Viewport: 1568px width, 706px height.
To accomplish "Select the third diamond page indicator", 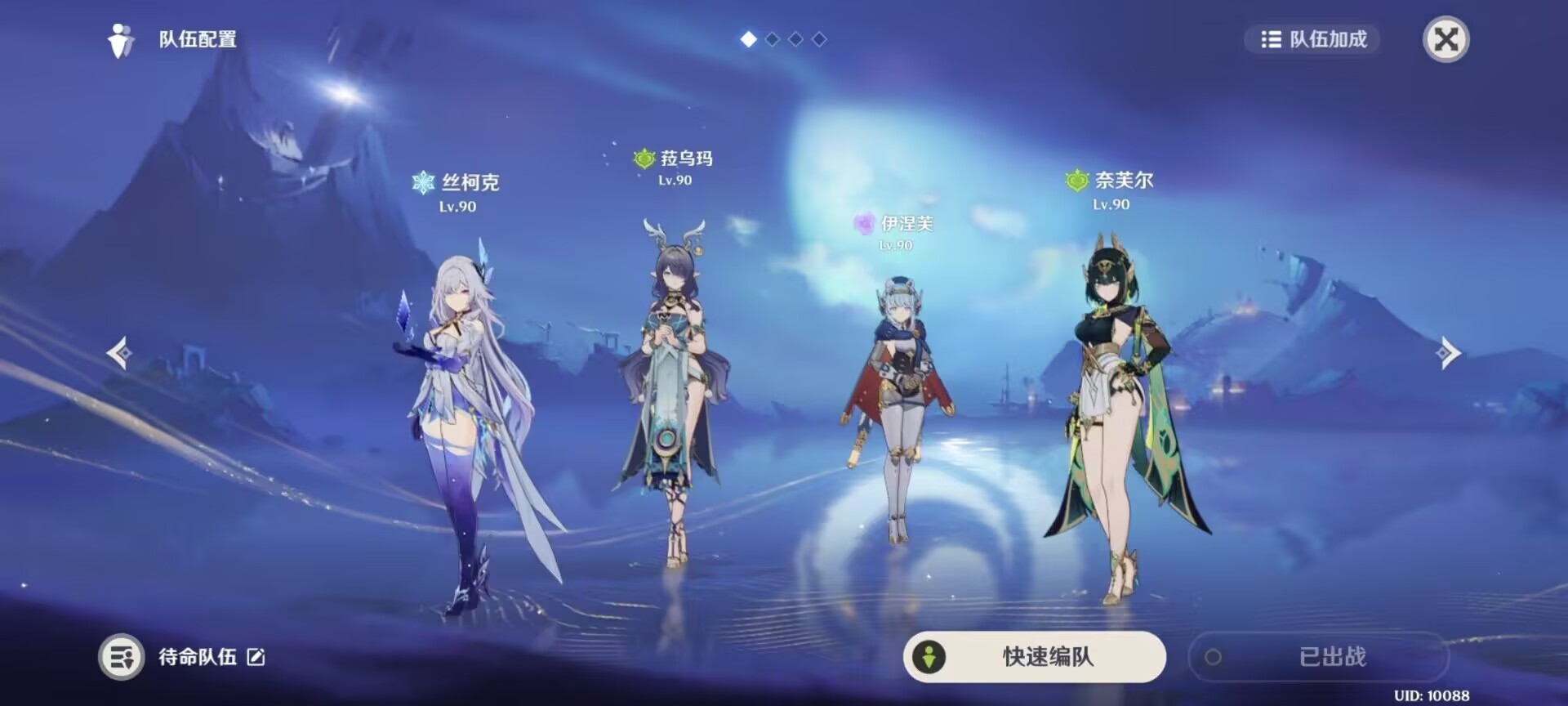I will tap(796, 38).
